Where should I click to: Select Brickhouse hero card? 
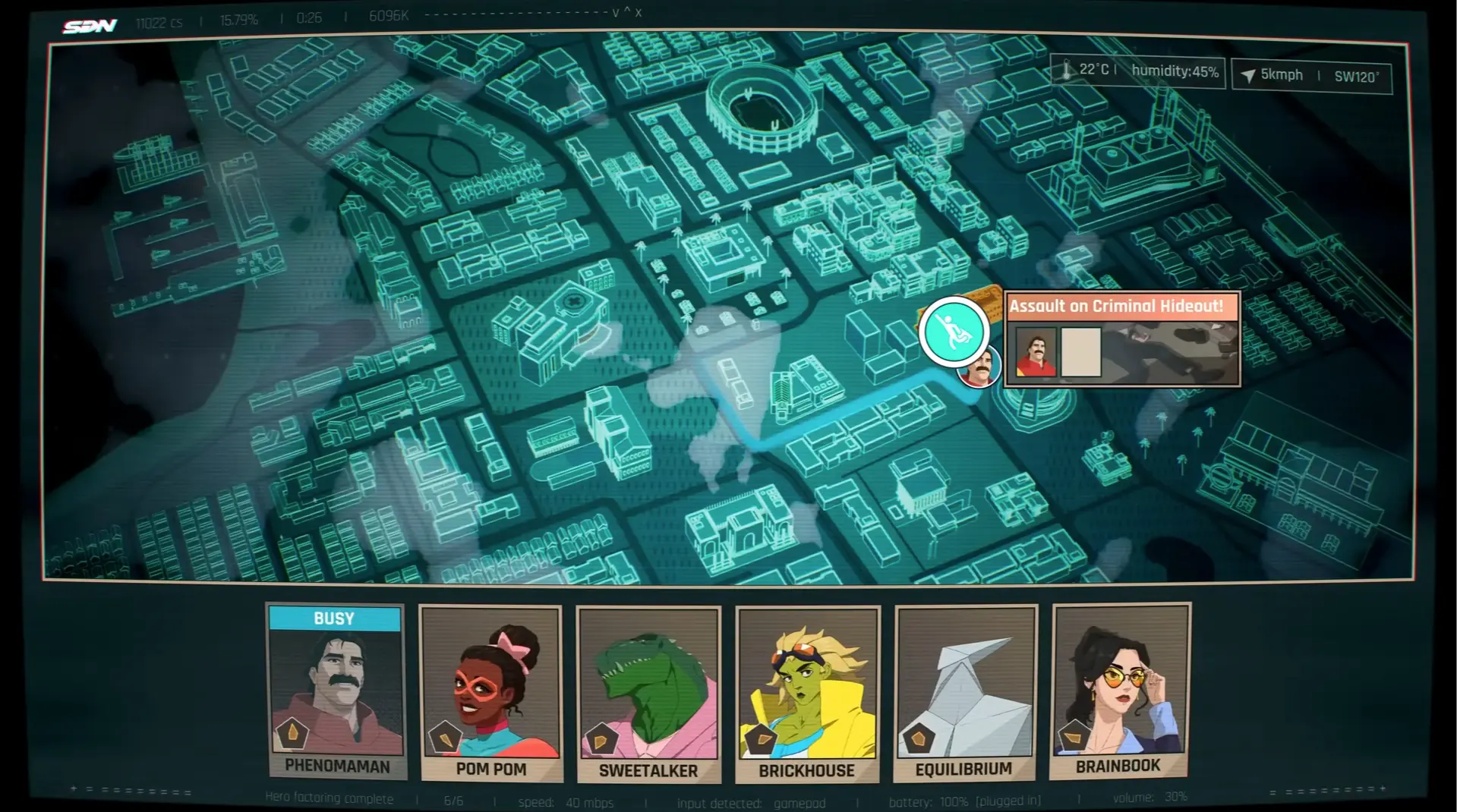(x=807, y=694)
